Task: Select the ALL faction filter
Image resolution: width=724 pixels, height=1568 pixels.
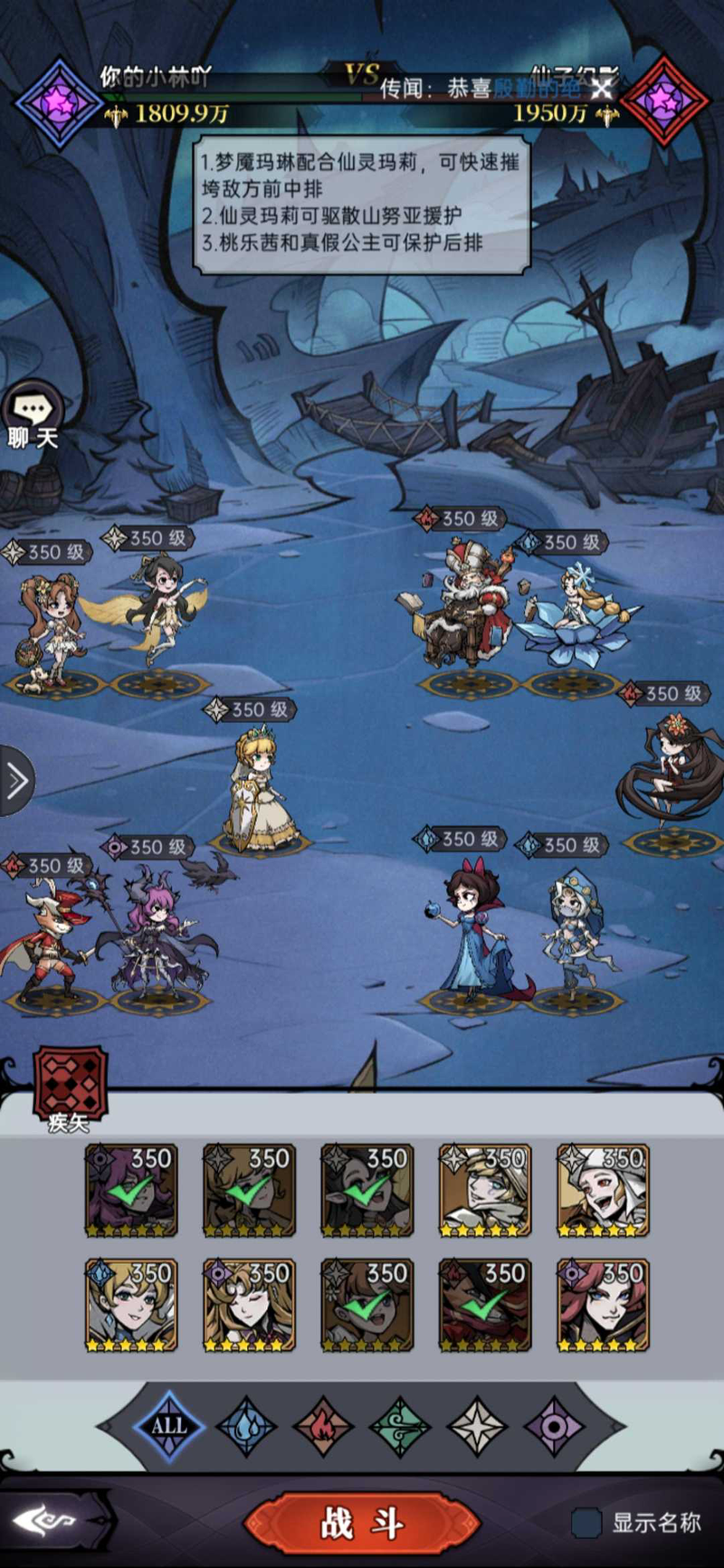Action: coord(168,1427)
